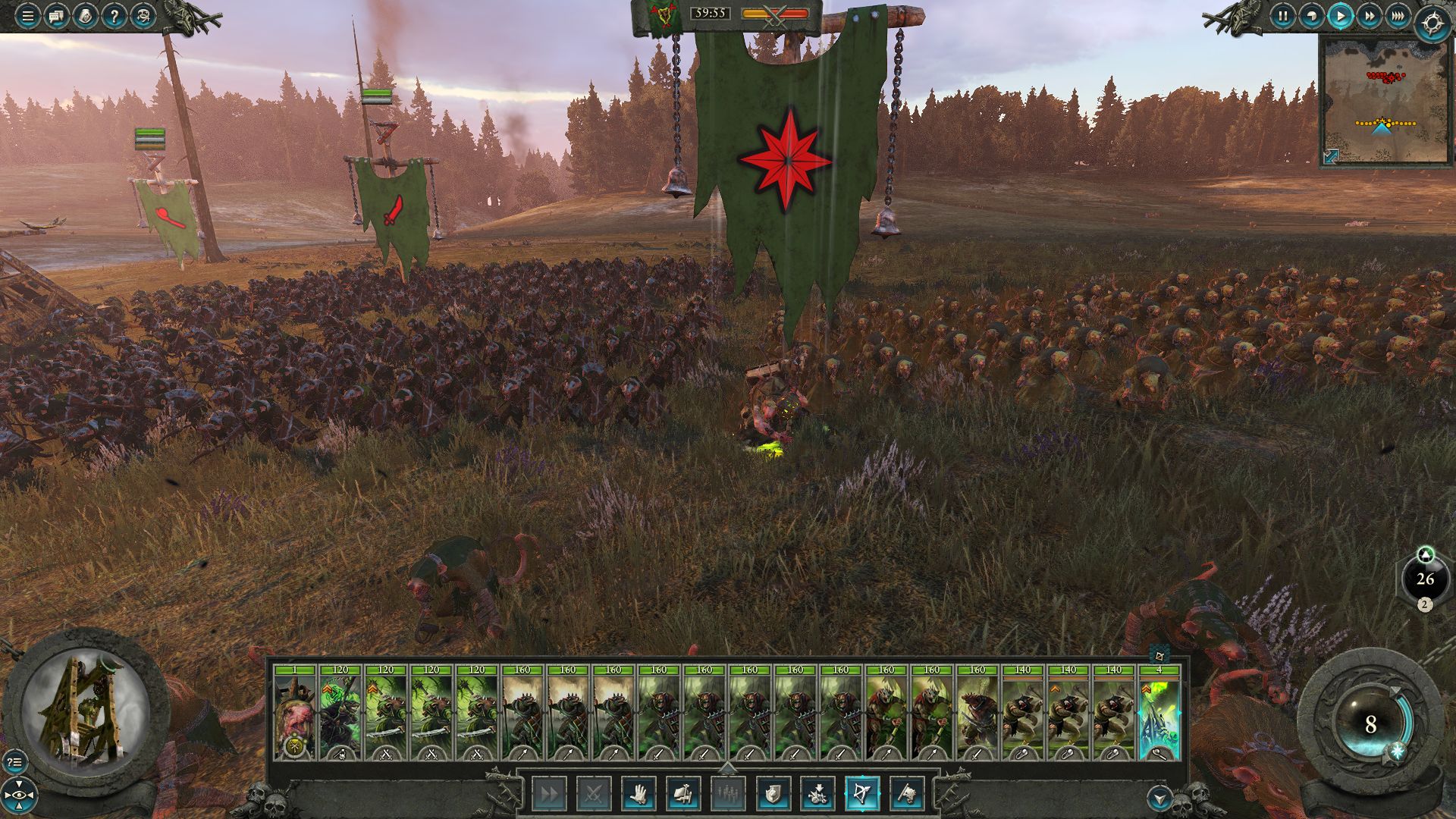
Task: Click the selected unit portrait
Action: [86, 709]
